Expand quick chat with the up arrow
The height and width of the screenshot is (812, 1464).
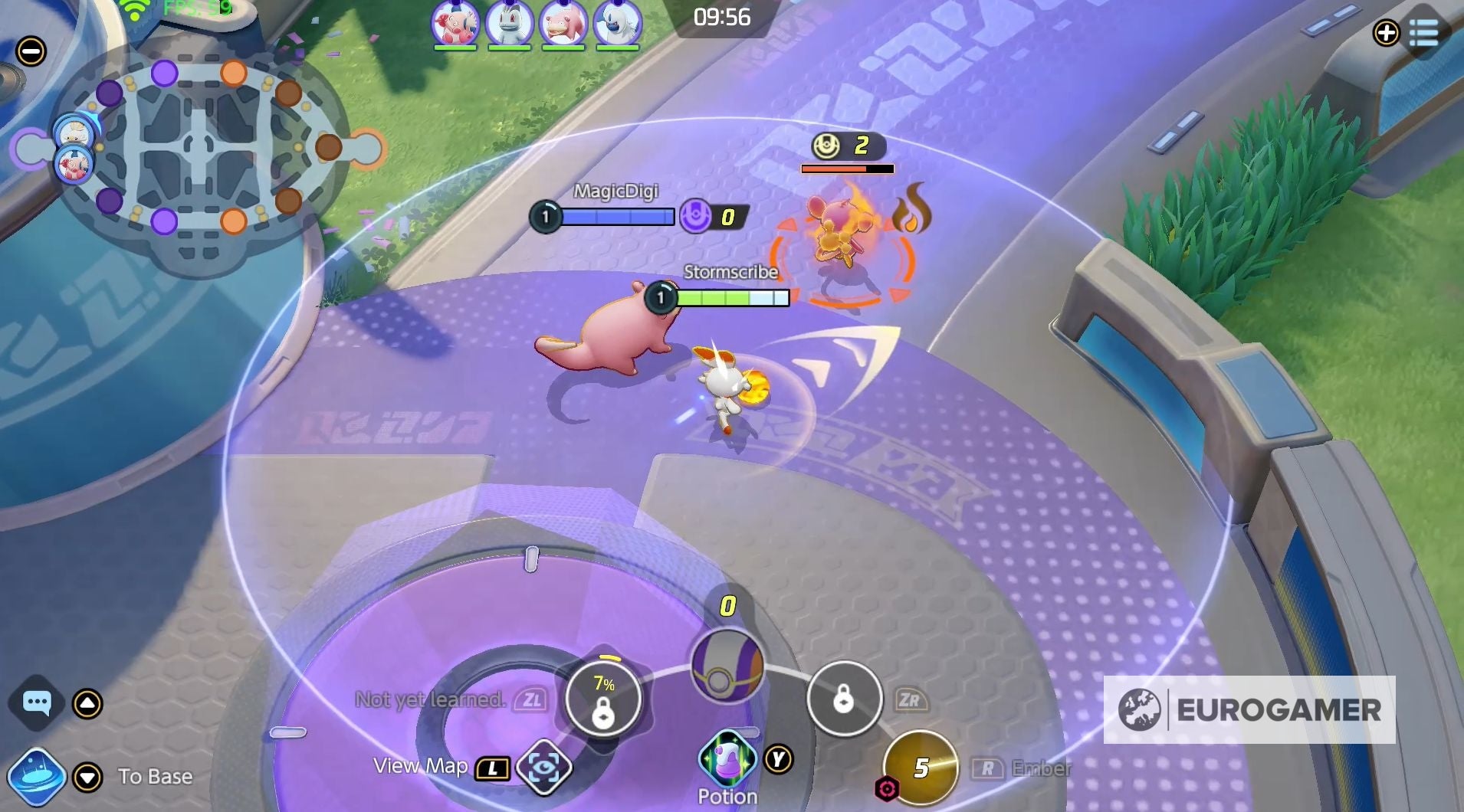[87, 702]
